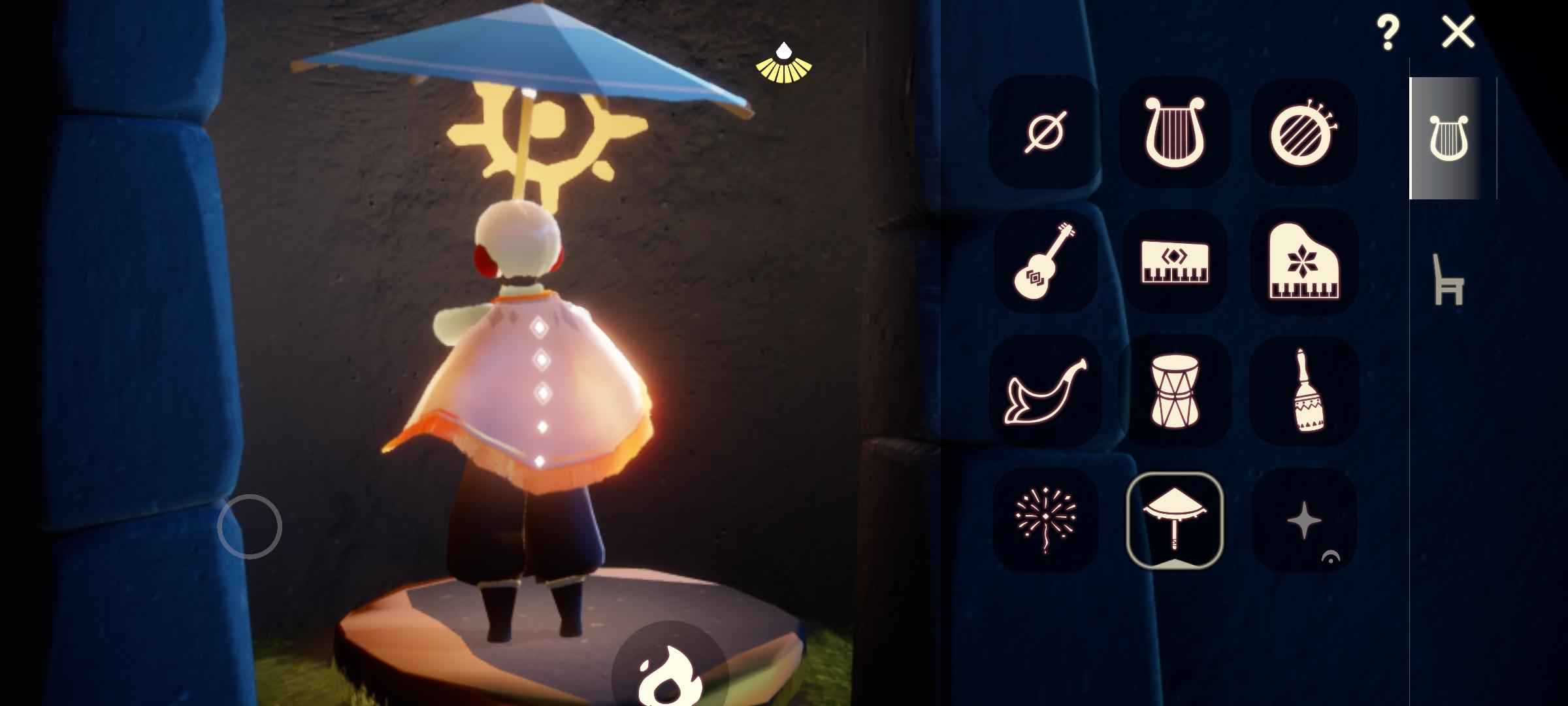Image resolution: width=1568 pixels, height=706 pixels.
Task: Open the question mark help
Action: [x=1387, y=33]
